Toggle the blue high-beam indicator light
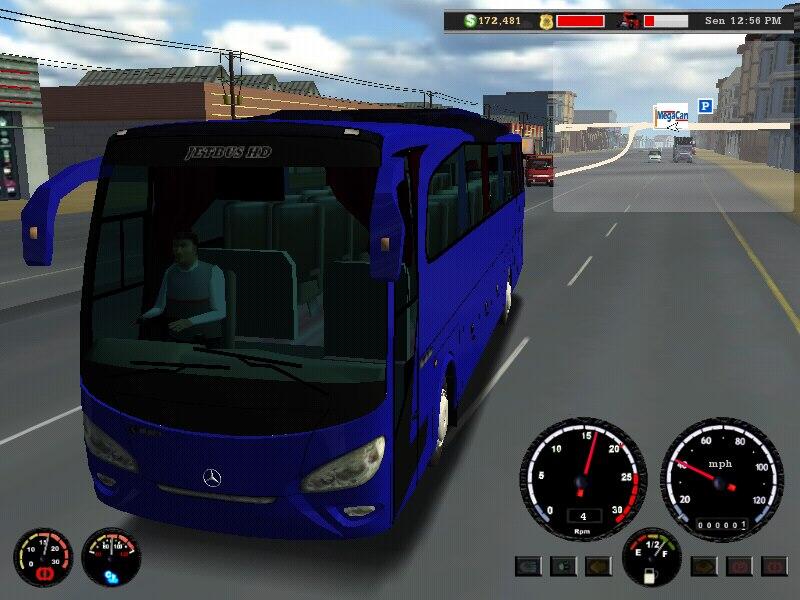This screenshot has height=600, width=800. click(x=529, y=567)
